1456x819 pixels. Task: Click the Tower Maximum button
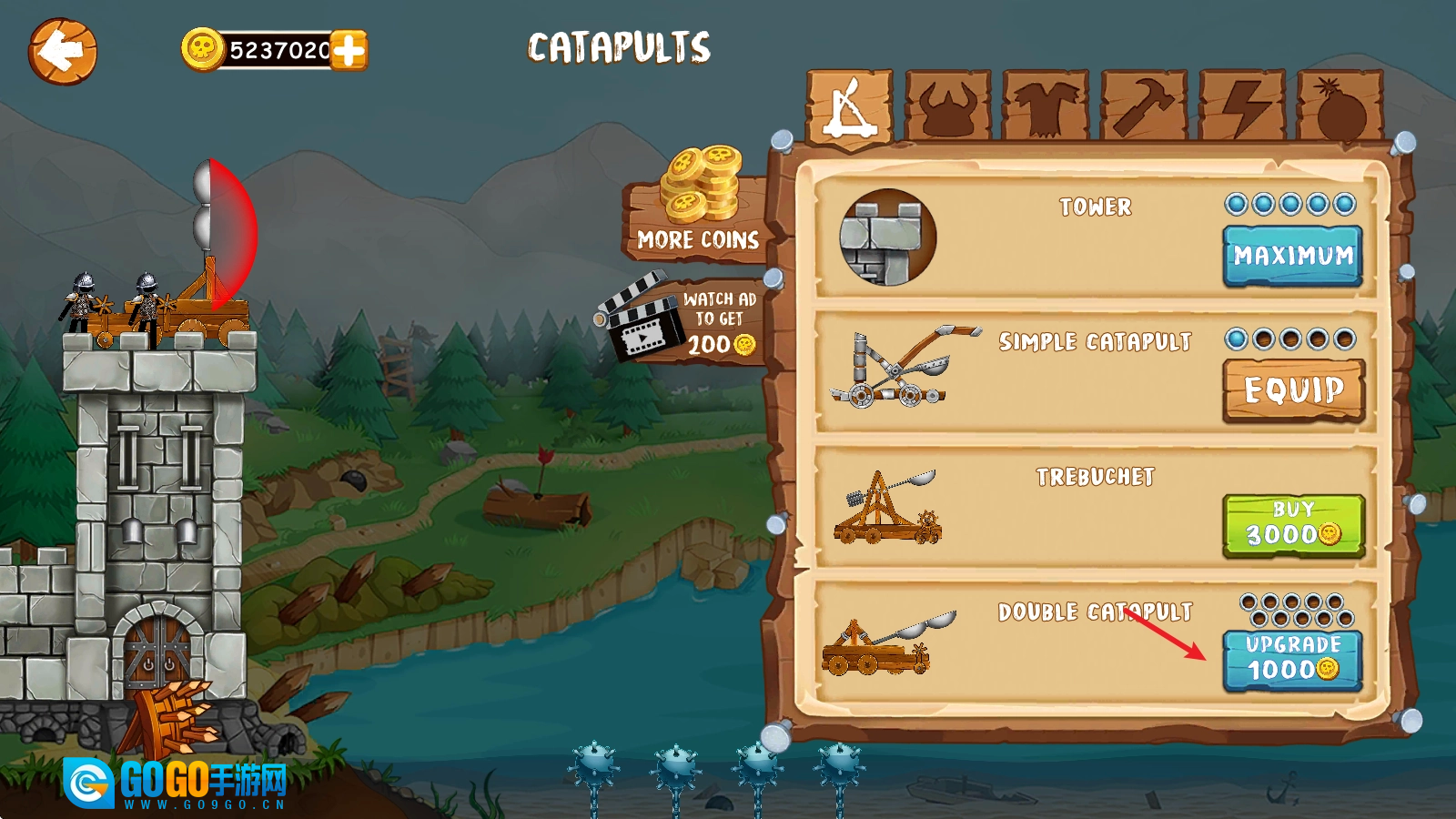pyautogui.click(x=1293, y=256)
